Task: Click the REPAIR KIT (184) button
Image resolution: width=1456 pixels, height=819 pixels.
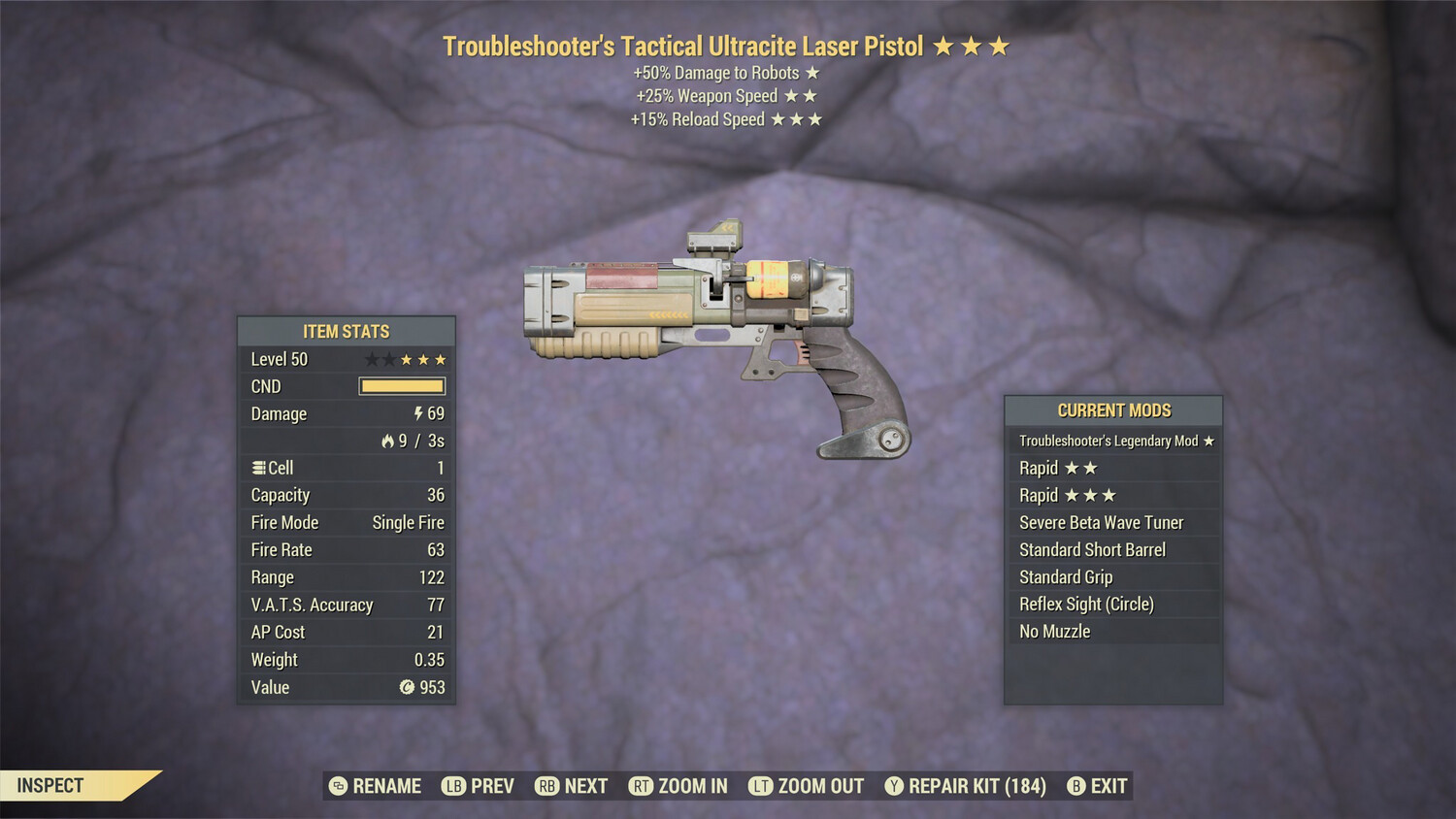Action: pyautogui.click(x=964, y=786)
